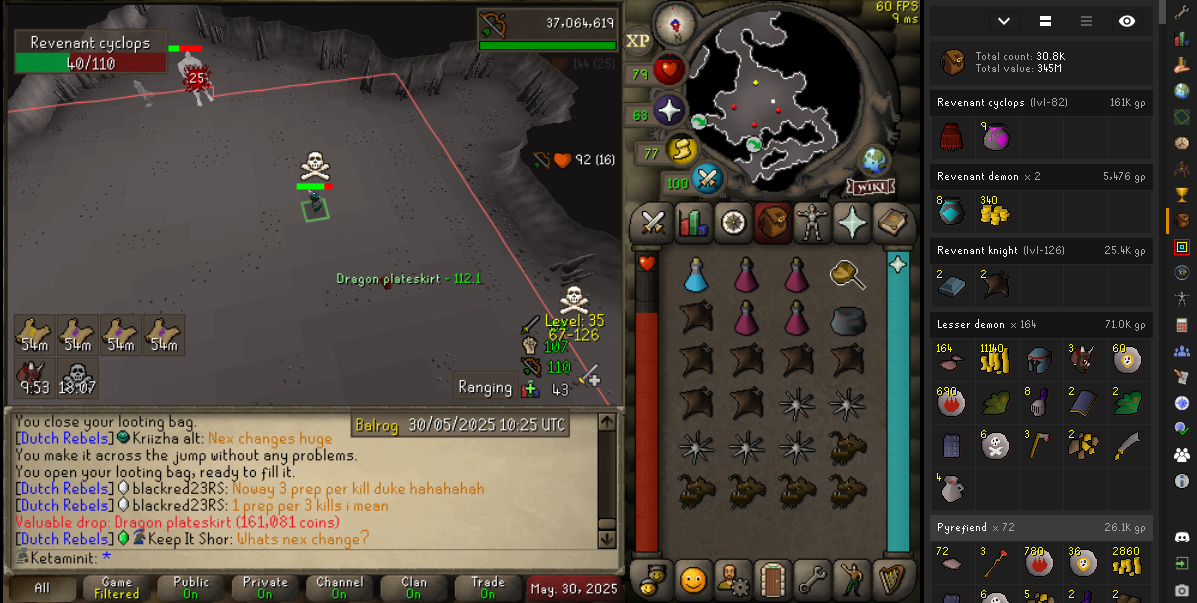Show the Trade chat tab

click(x=488, y=588)
